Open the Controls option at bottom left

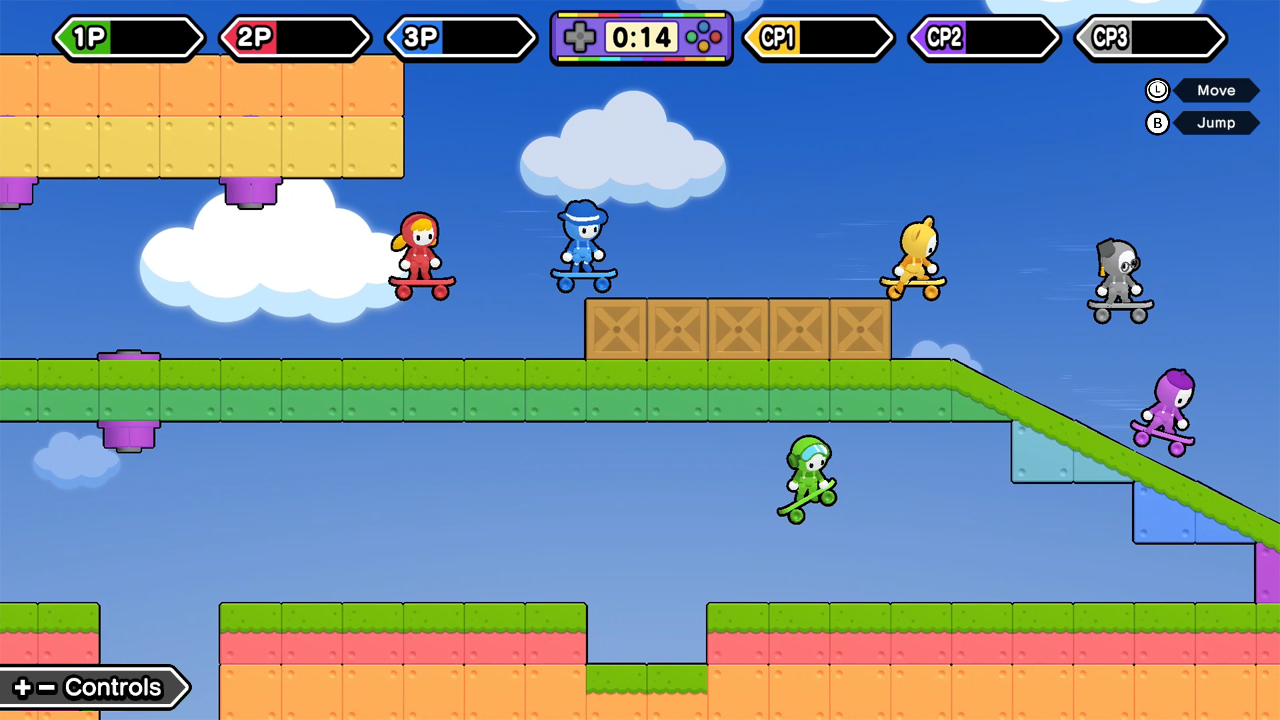90,687
